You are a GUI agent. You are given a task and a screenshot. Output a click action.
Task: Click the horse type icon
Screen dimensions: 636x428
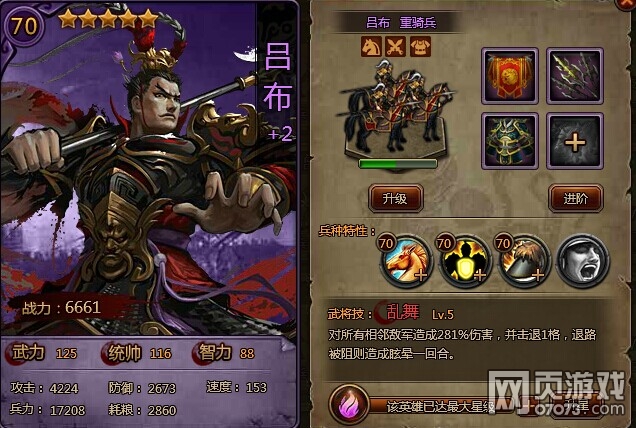(372, 46)
